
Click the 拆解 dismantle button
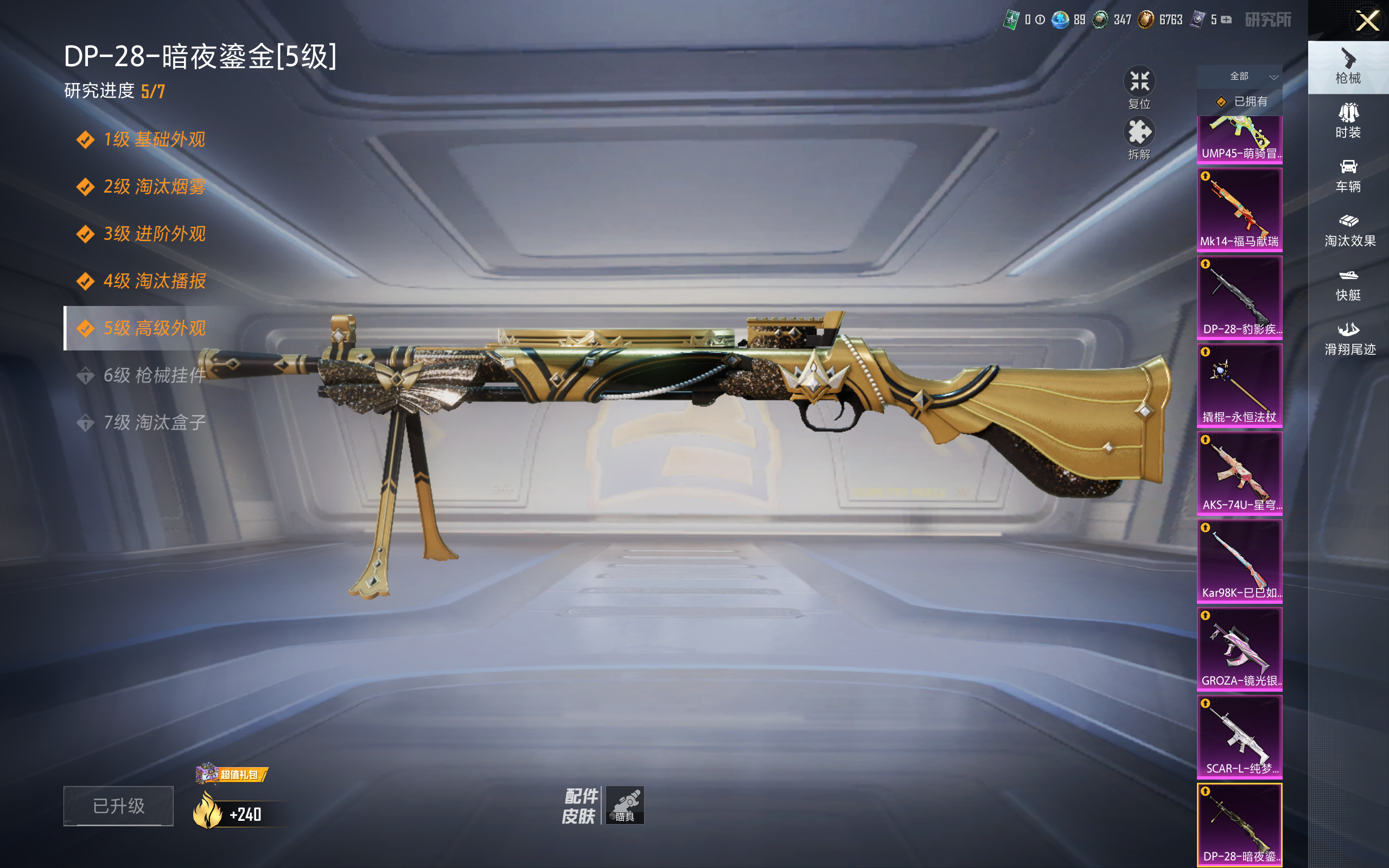point(1139,138)
